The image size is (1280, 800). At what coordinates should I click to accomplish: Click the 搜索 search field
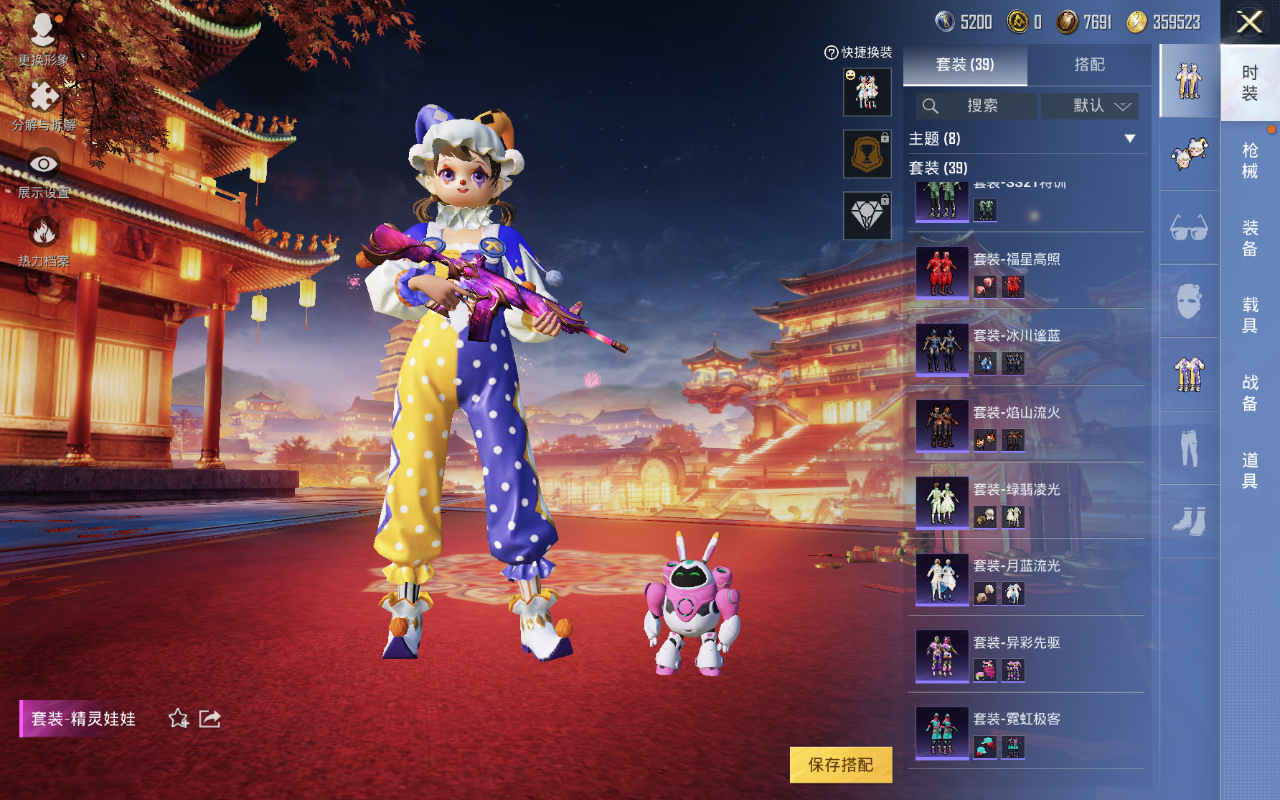coord(976,105)
